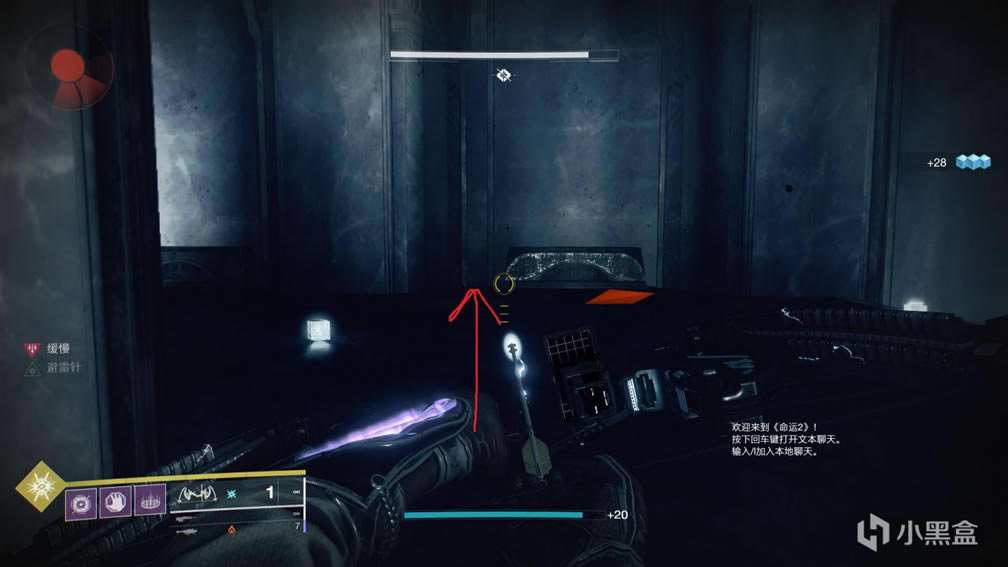Click the blue cubes pickup icon
The image size is (1008, 567).
(972, 162)
